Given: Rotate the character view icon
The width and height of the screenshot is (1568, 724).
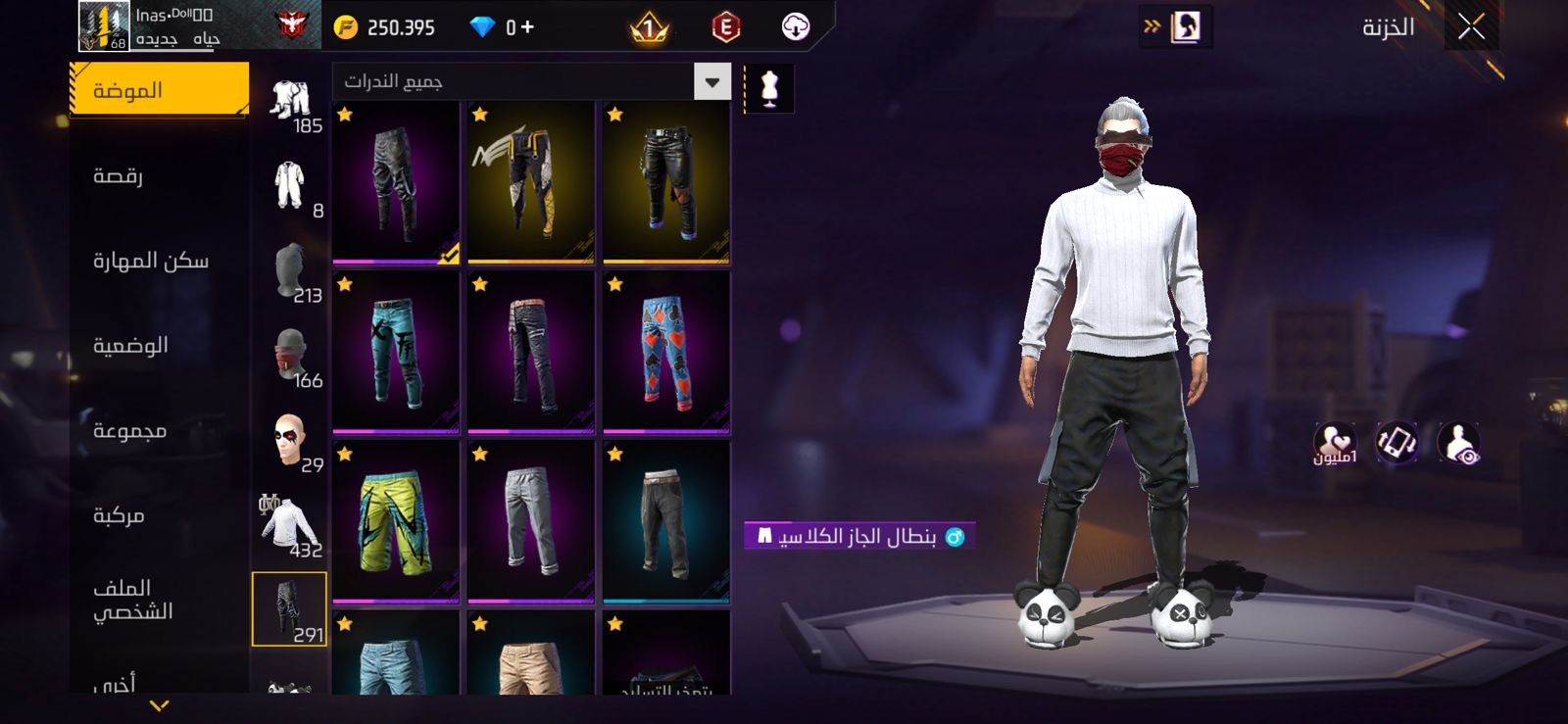Looking at the screenshot, I should 1396,443.
